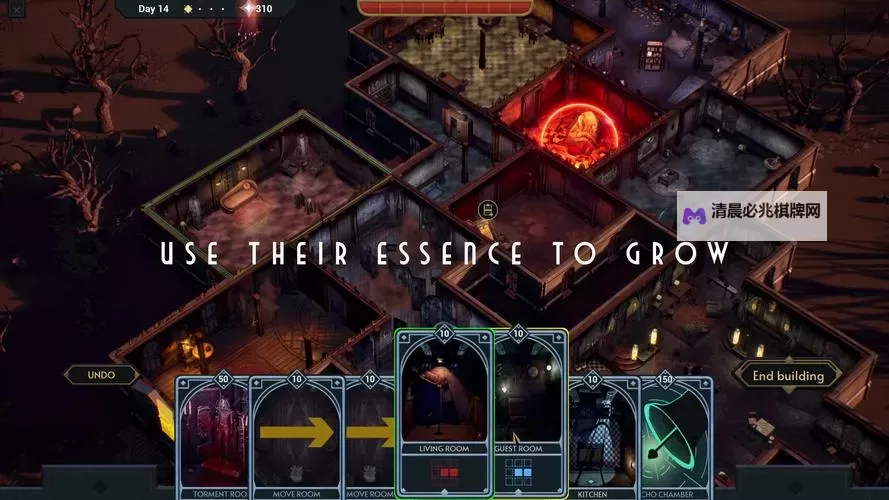Finish with the End building button
The image size is (889, 500).
pos(788,376)
